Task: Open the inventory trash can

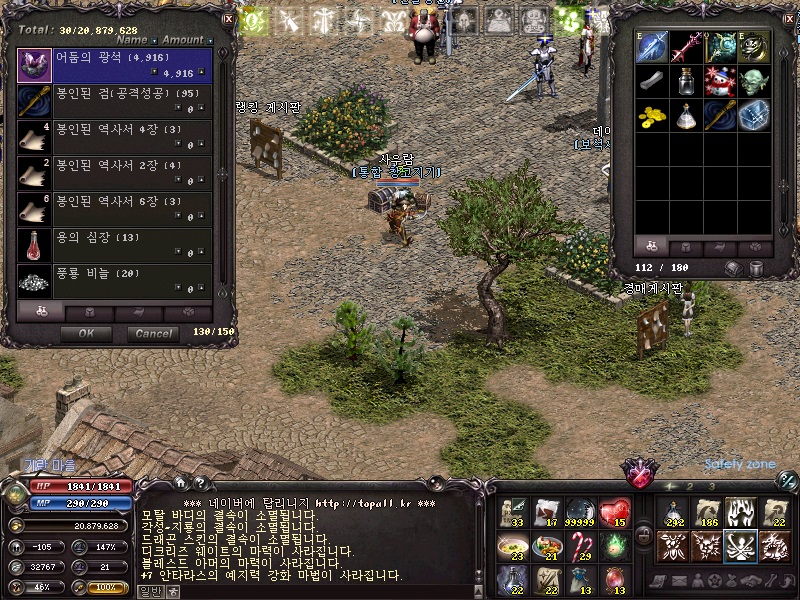Action: point(757,268)
